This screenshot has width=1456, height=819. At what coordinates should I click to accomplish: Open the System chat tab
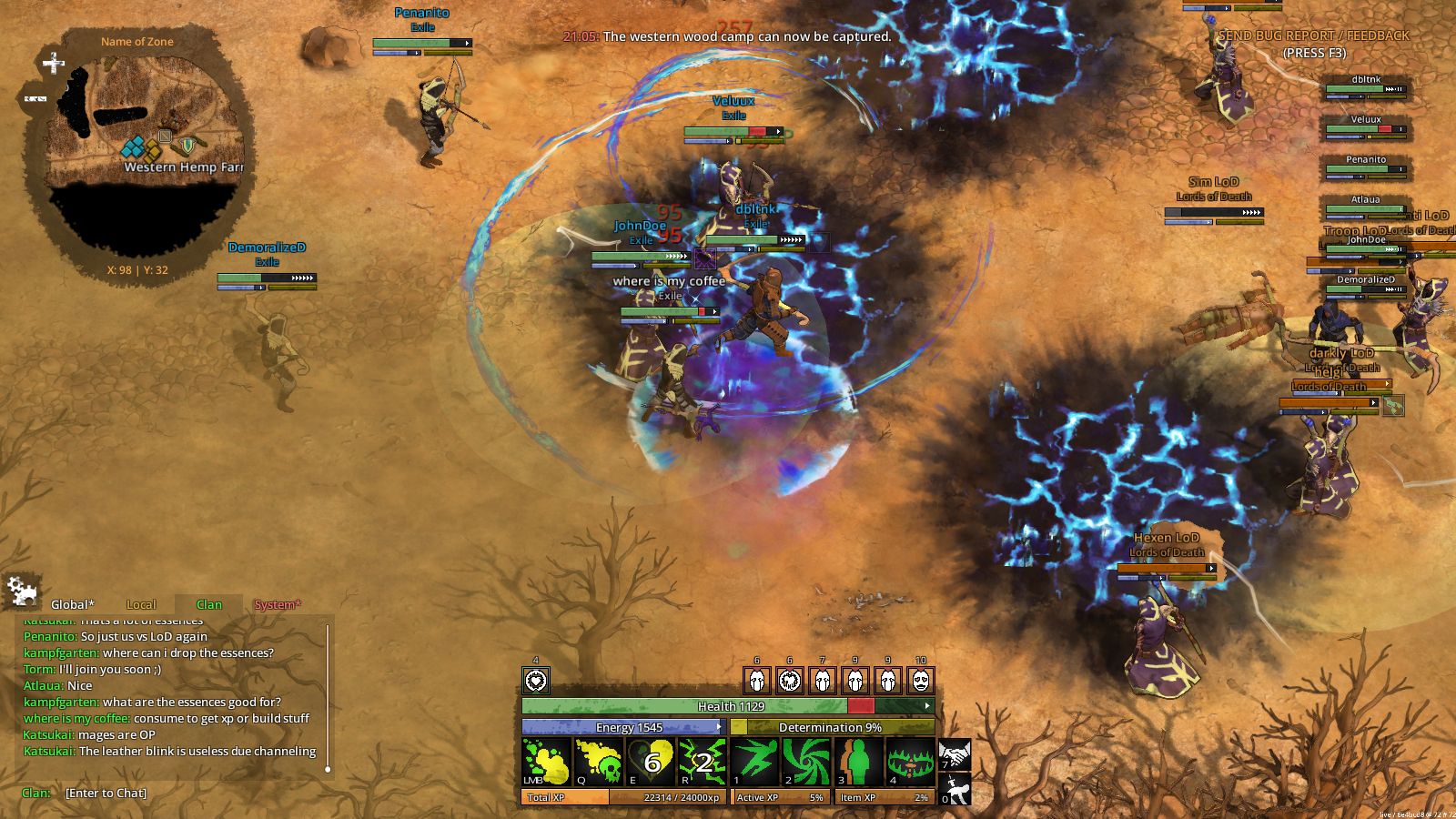tap(278, 604)
